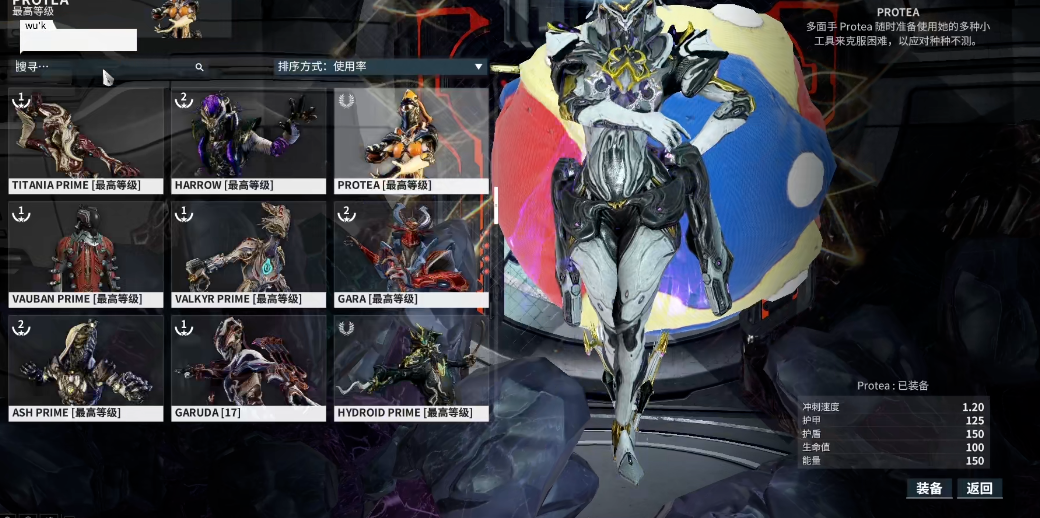
Task: Choose the Gara warframe tile
Action: [411, 254]
